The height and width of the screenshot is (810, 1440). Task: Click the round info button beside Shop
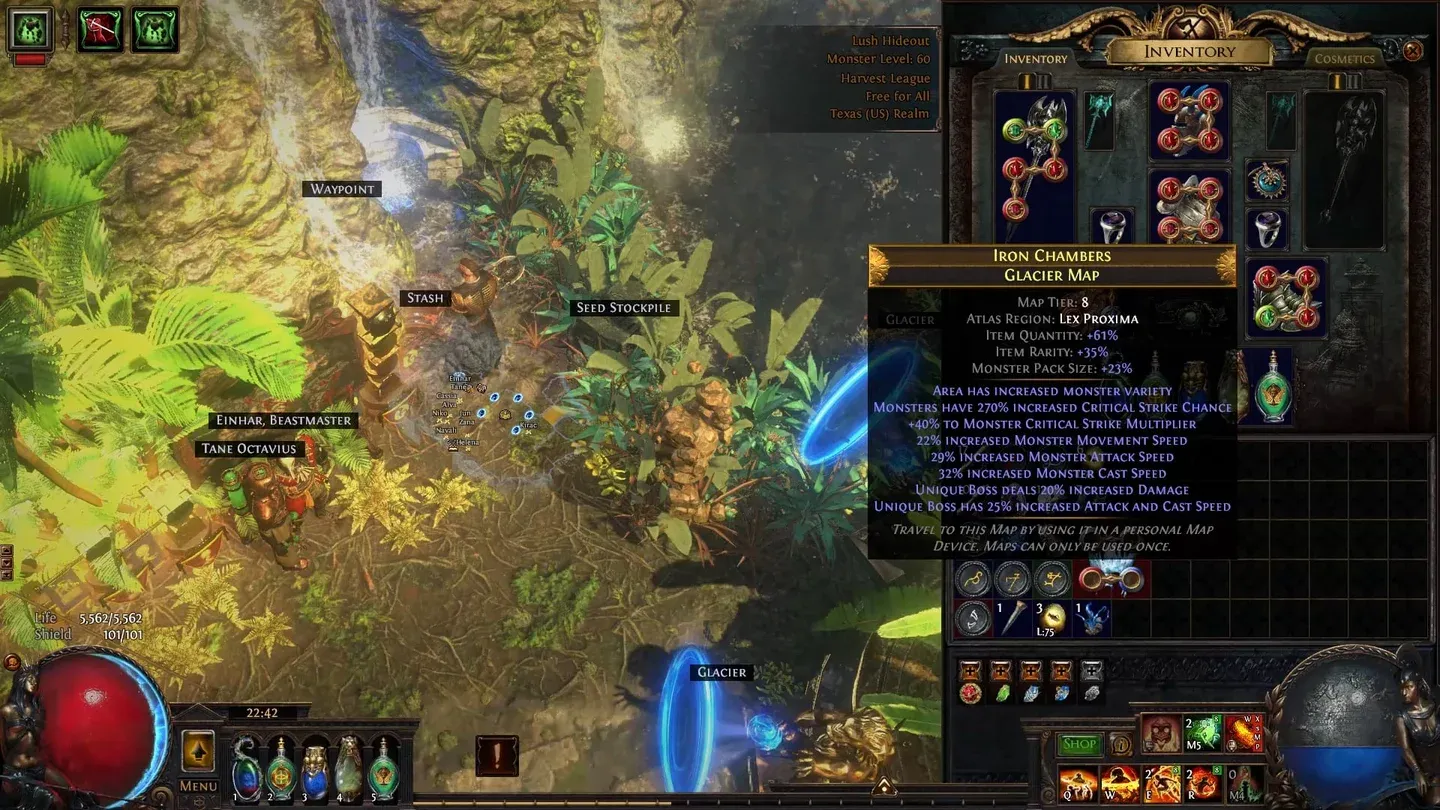(1121, 744)
